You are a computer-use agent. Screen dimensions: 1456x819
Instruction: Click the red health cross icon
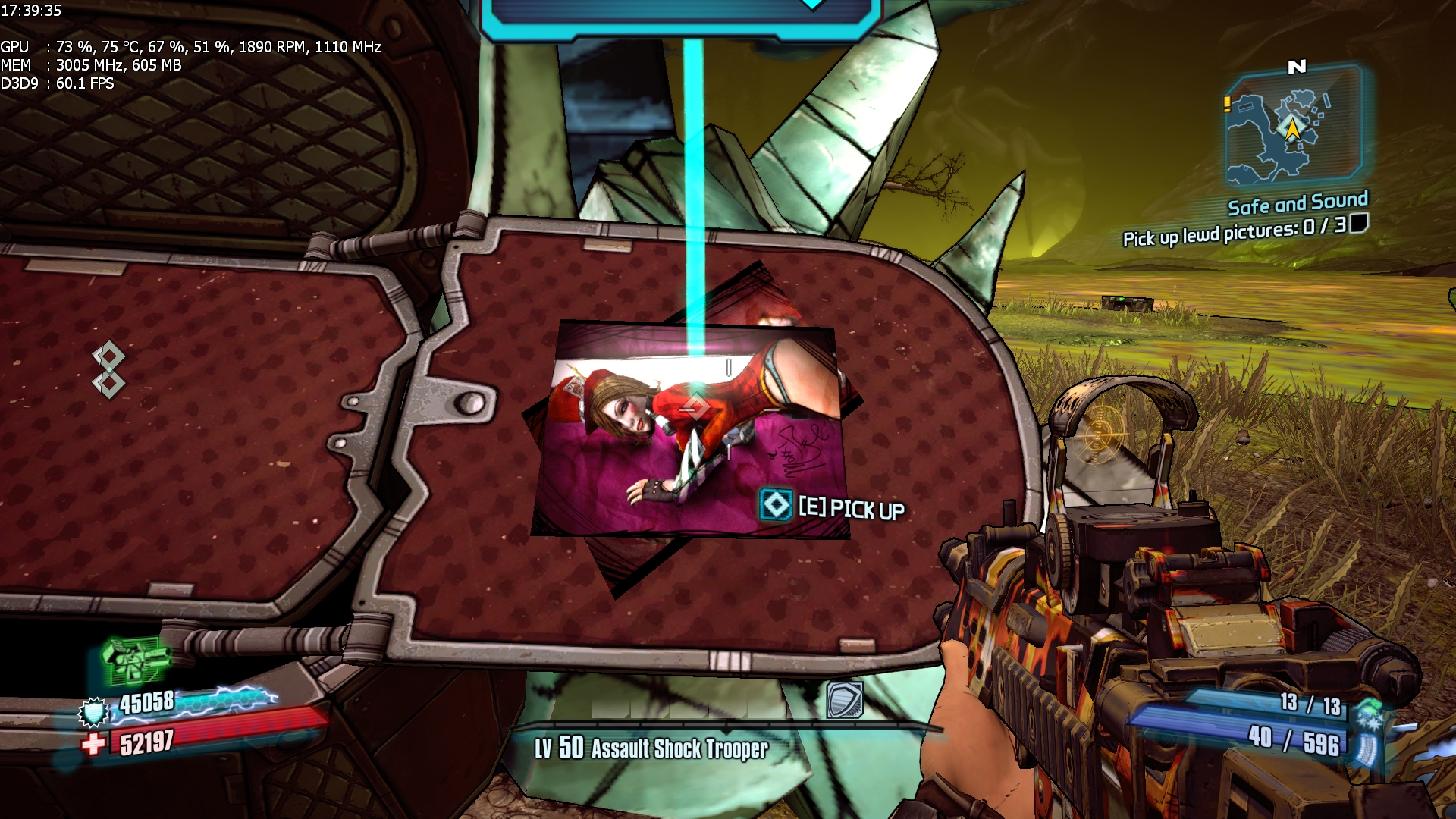click(93, 744)
